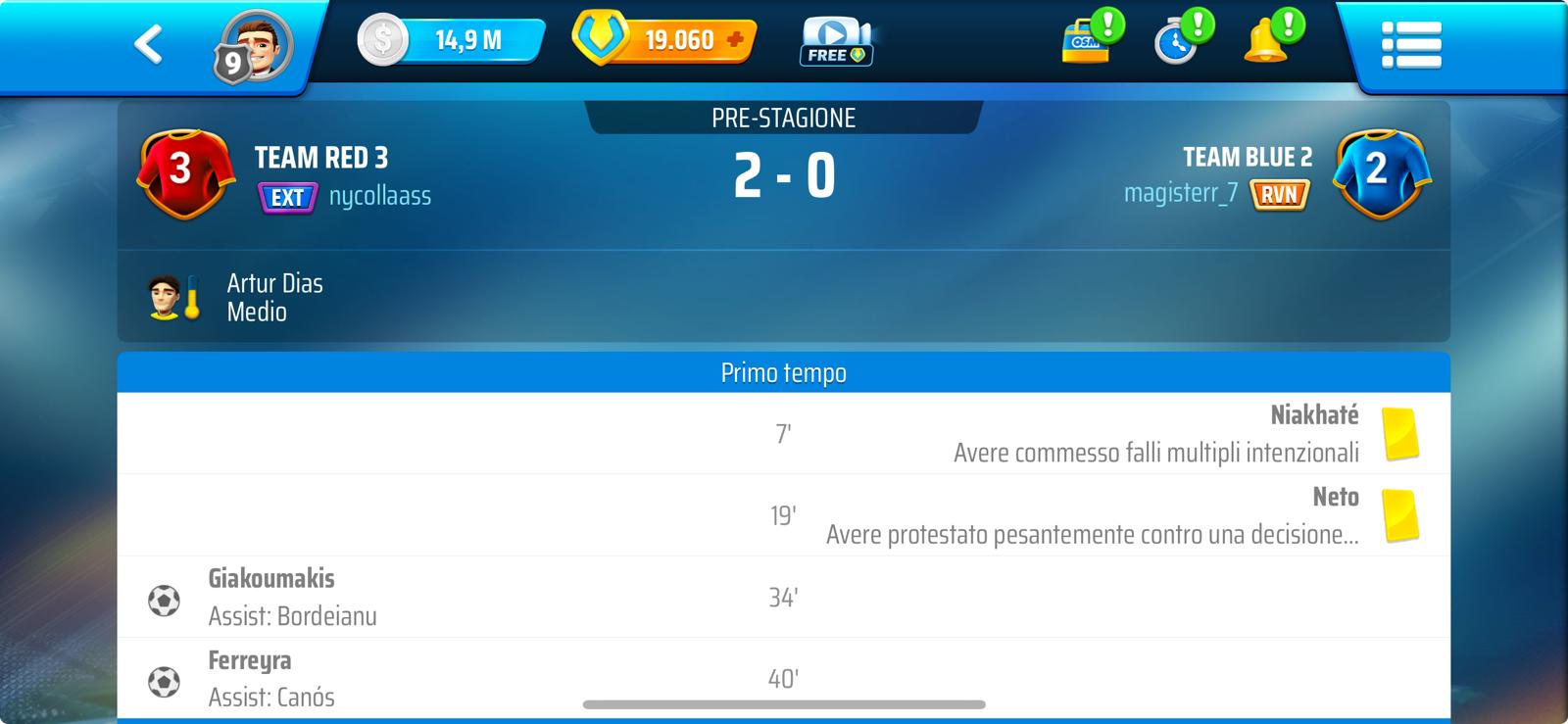Open the hamburger main menu
This screenshot has height=724, width=1568.
click(1410, 45)
